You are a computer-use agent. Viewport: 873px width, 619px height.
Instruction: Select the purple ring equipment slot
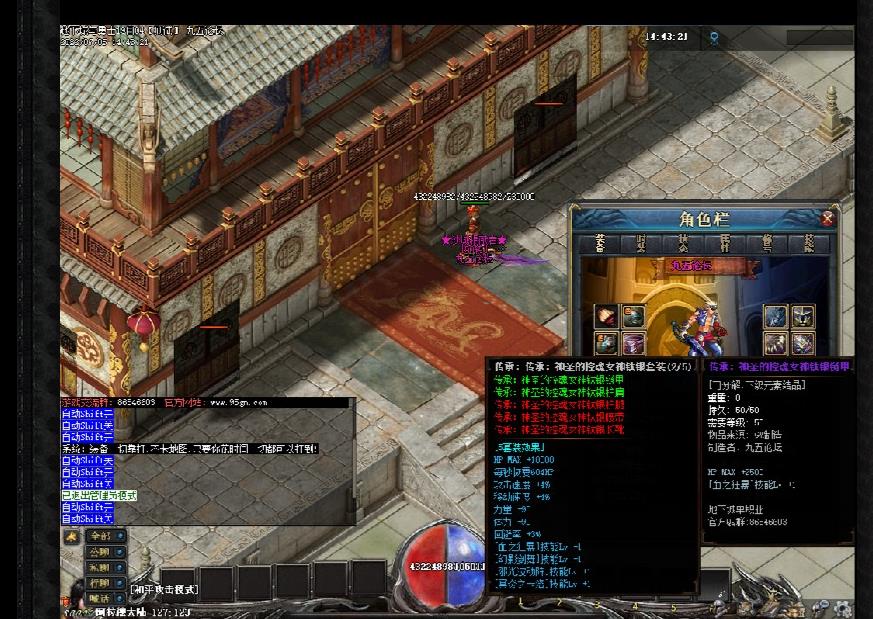(x=633, y=344)
